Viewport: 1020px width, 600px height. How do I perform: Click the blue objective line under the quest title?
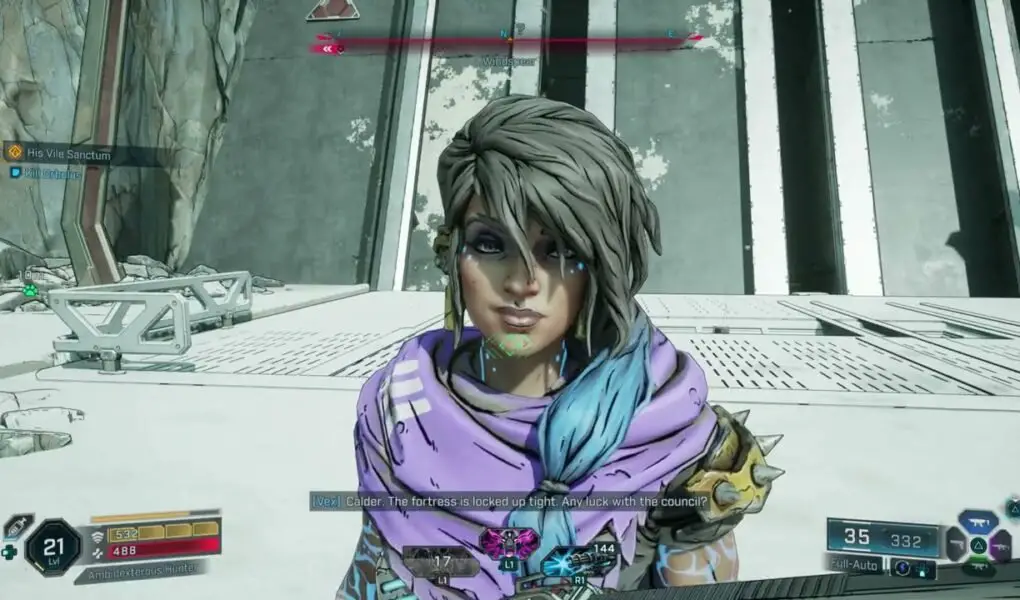(x=50, y=173)
